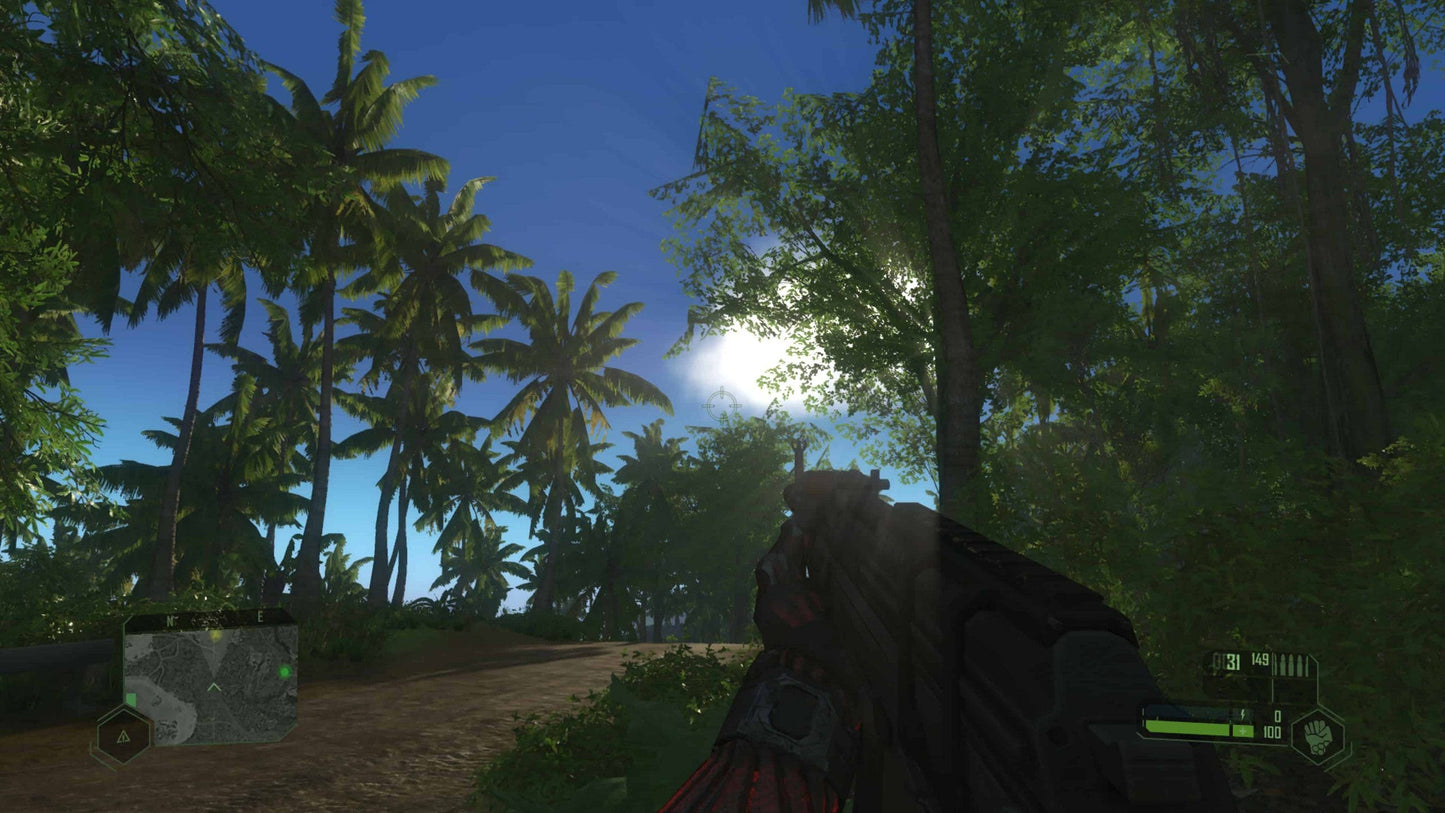Click the grenade count showing 0
Screen dimensions: 1445x813
click(1277, 715)
